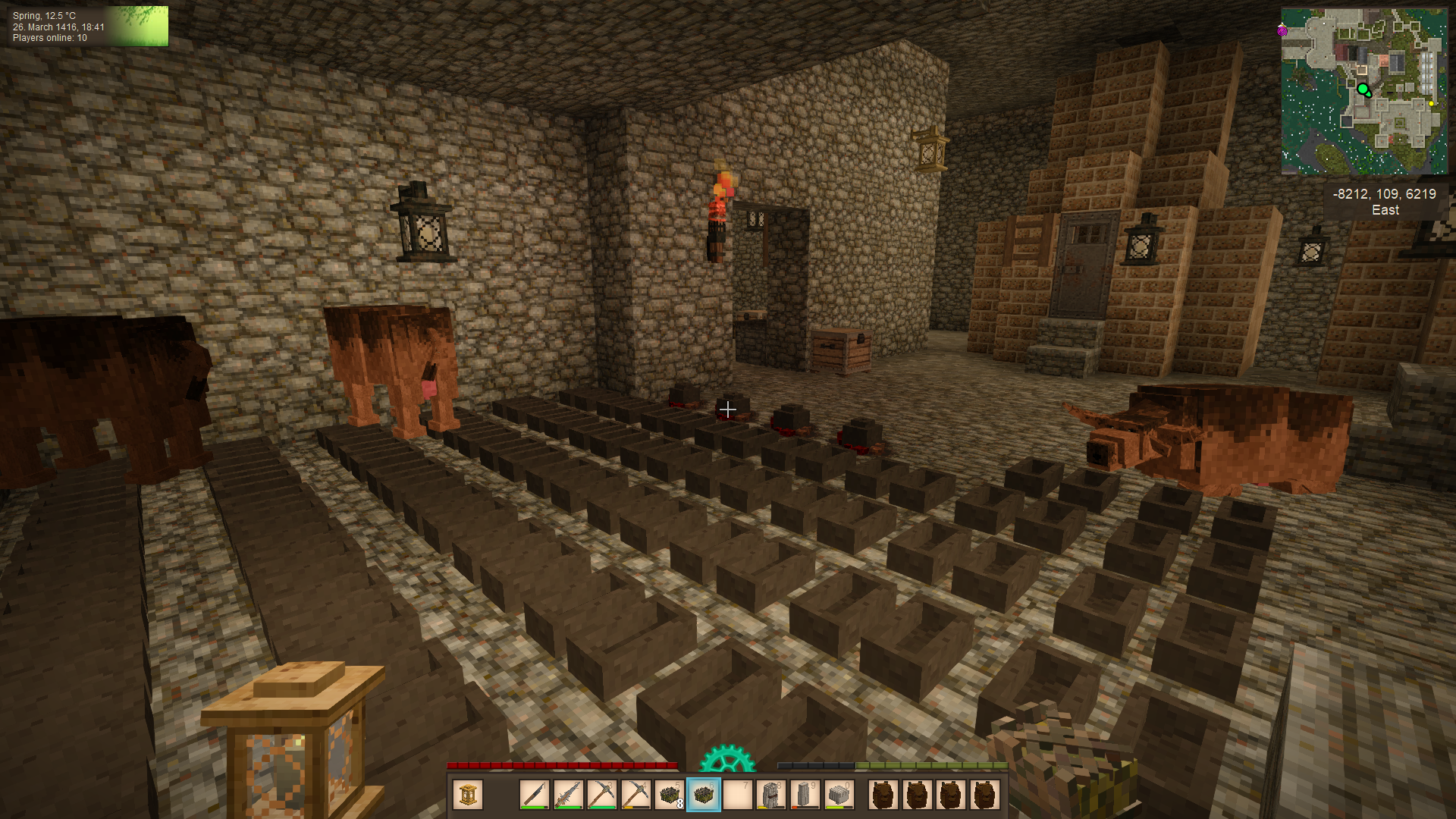Select the stack of 8 in slot 5
Image resolution: width=1456 pixels, height=819 pixels.
tap(669, 795)
